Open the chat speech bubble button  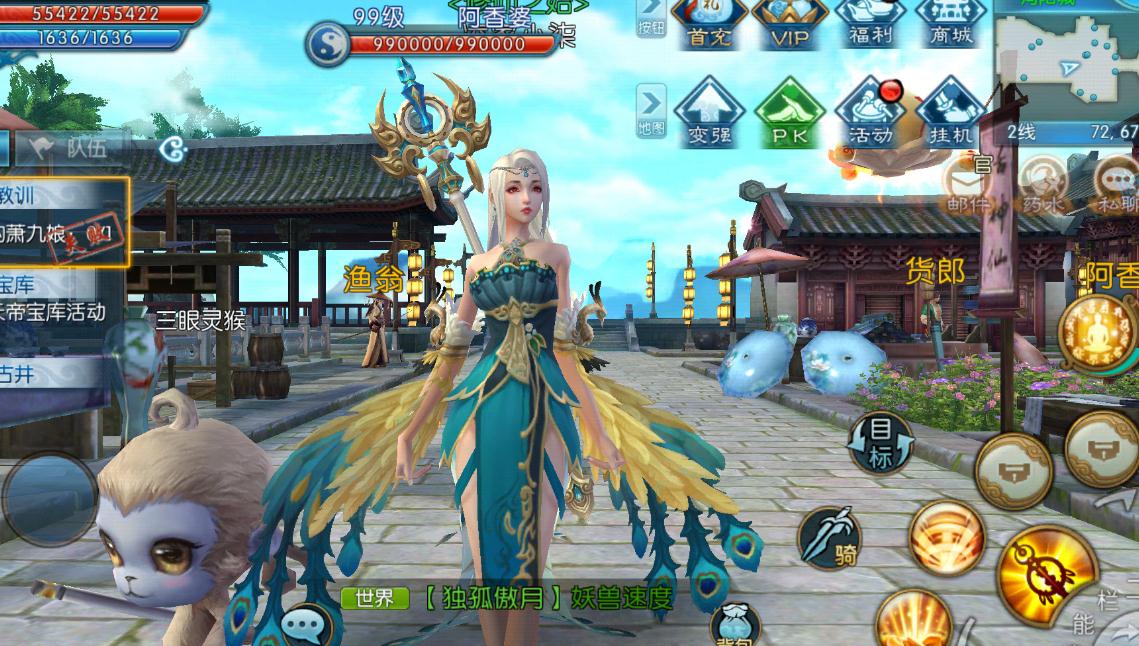tap(303, 627)
